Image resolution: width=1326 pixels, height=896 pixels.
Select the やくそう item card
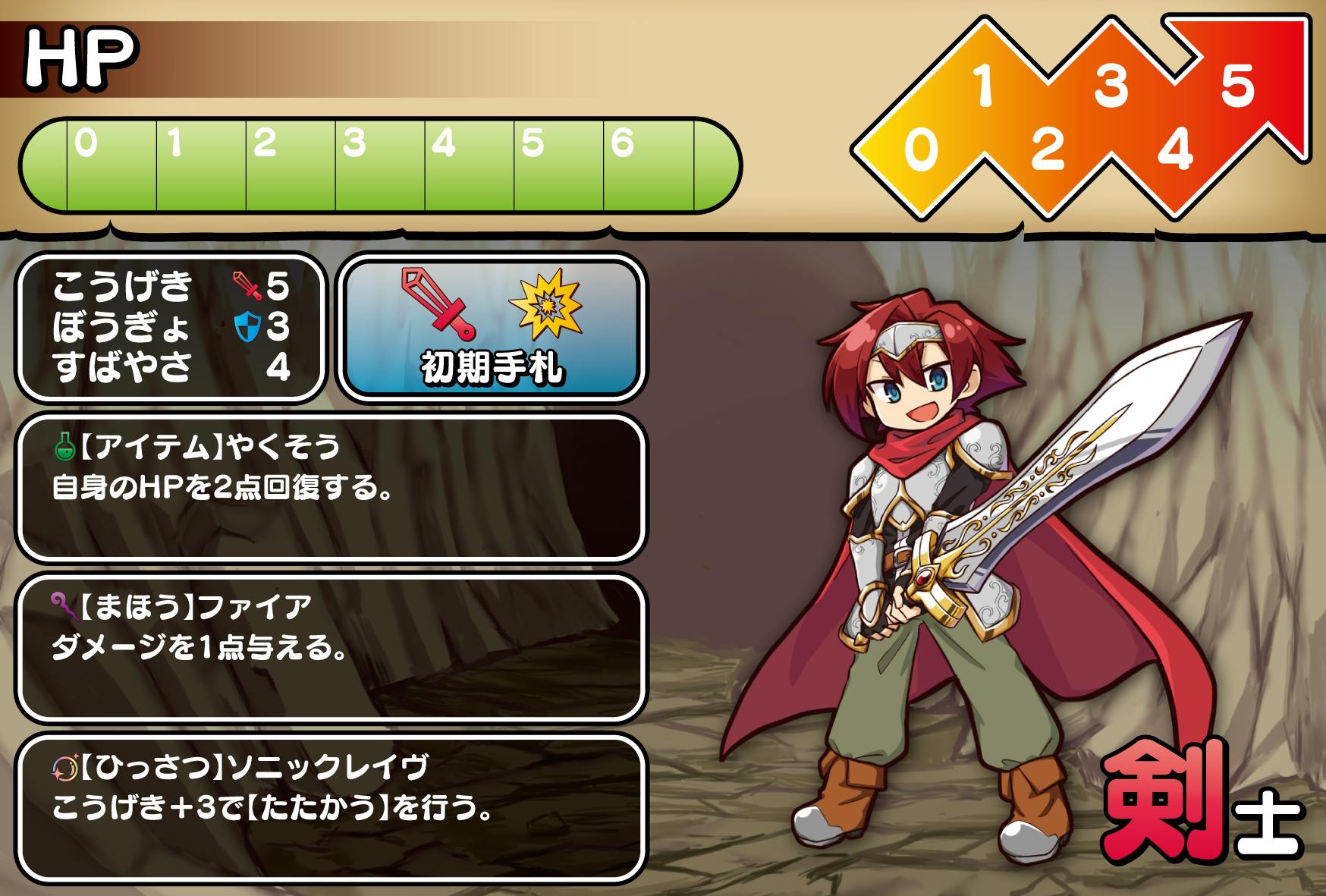[x=331, y=487]
